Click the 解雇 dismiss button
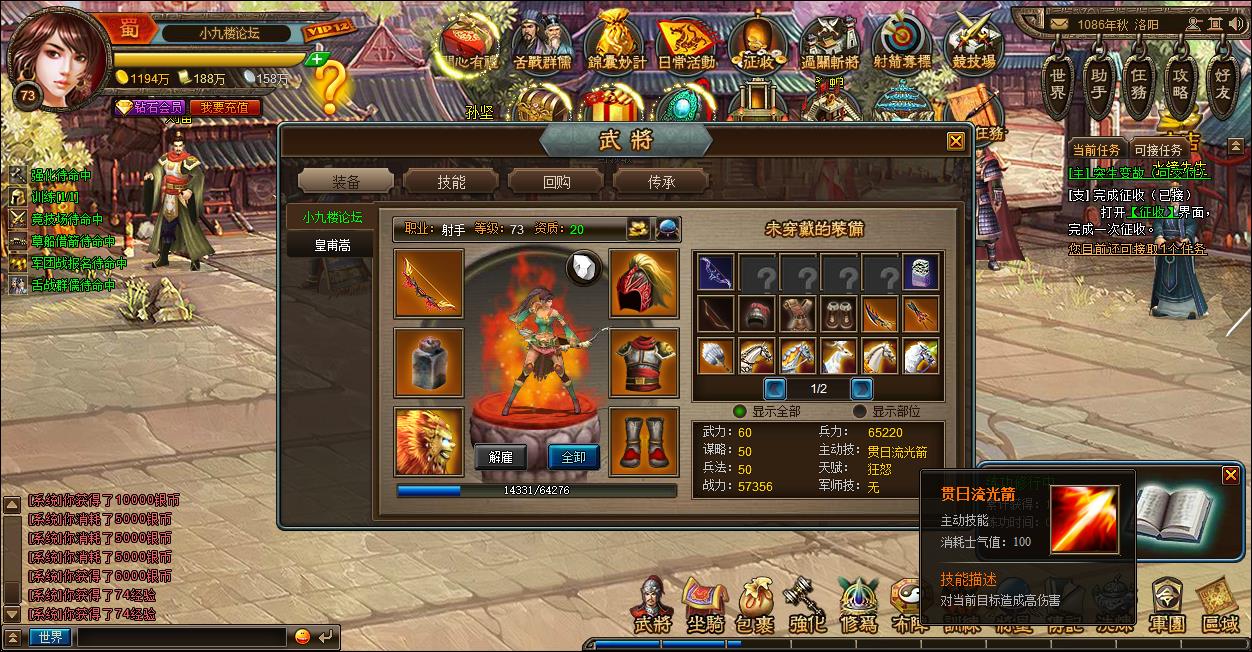 click(x=500, y=457)
